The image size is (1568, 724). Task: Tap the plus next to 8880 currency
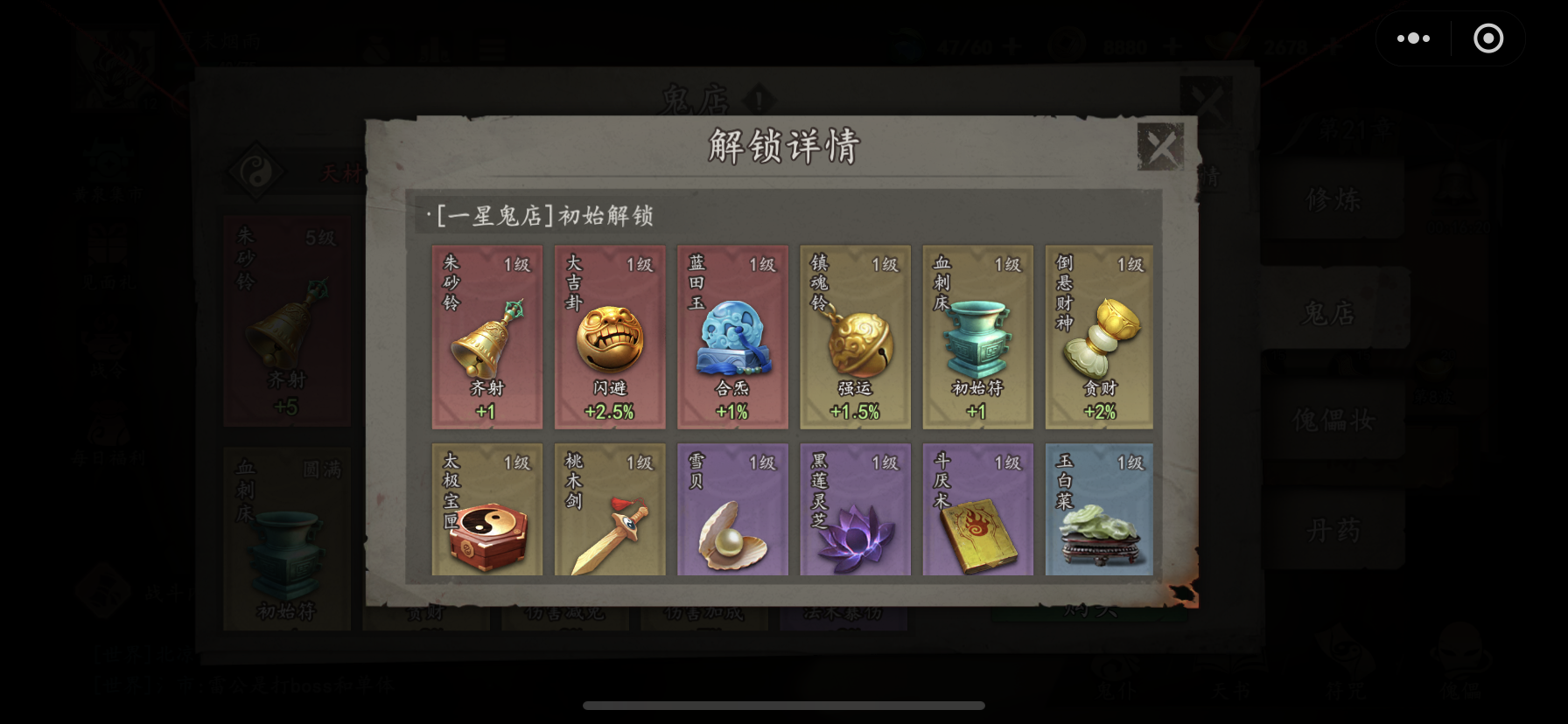(x=1174, y=47)
